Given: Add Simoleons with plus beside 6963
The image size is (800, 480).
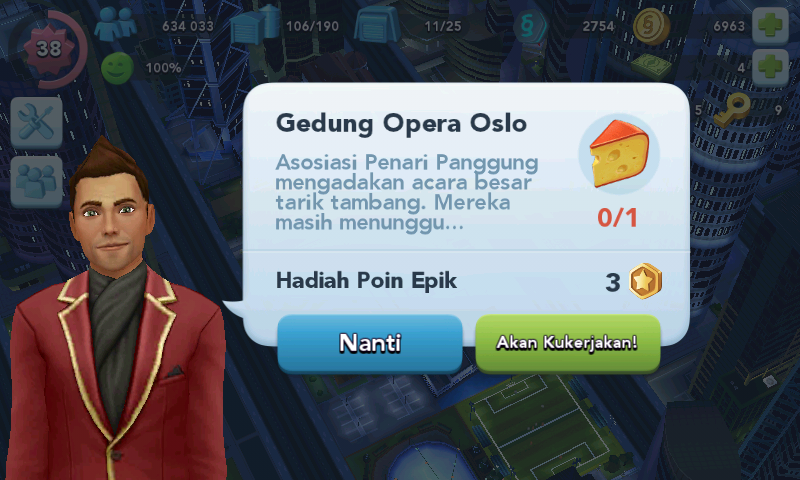Looking at the screenshot, I should click(x=768, y=25).
